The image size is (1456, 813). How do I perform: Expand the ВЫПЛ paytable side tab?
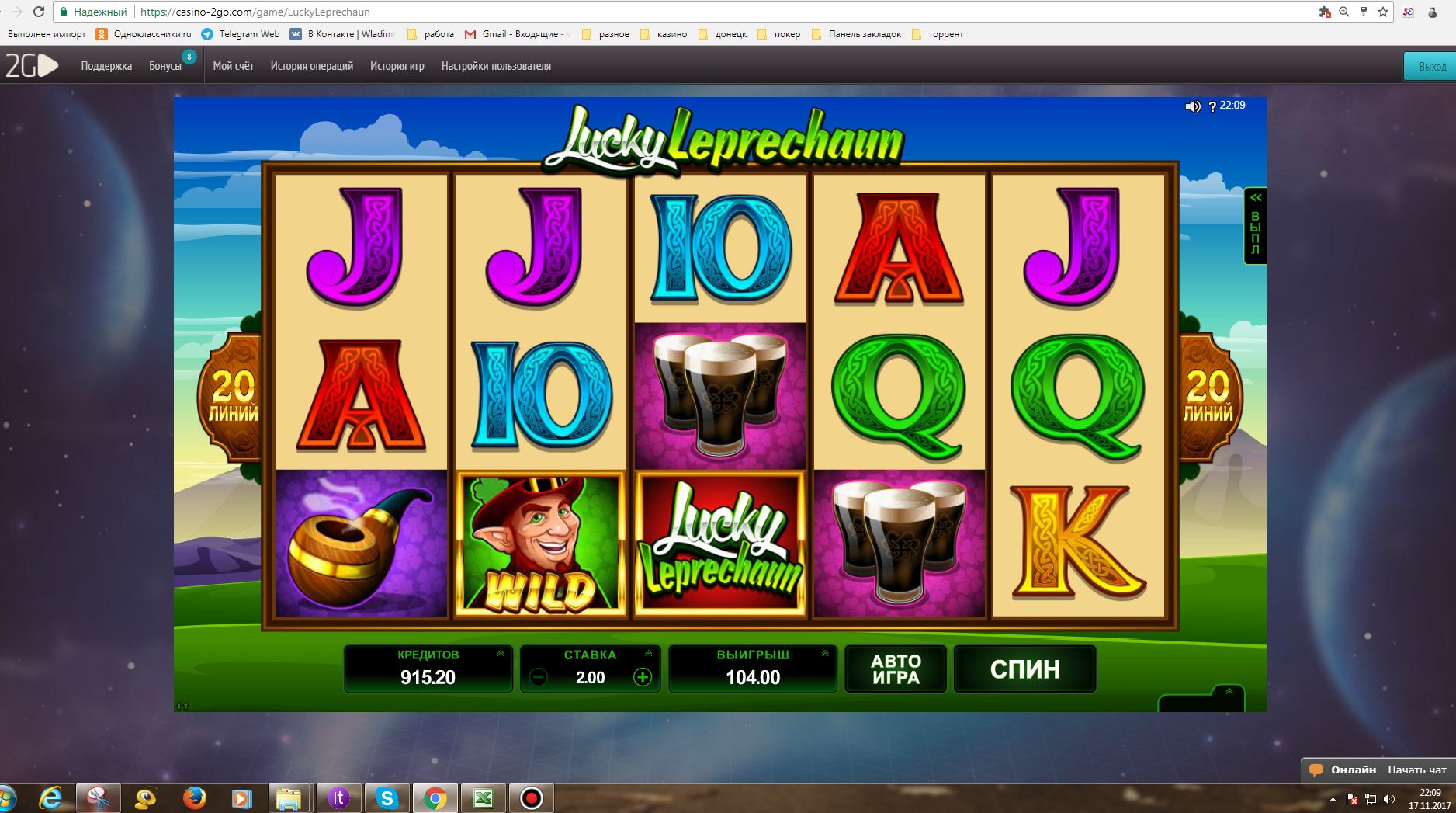[1255, 226]
